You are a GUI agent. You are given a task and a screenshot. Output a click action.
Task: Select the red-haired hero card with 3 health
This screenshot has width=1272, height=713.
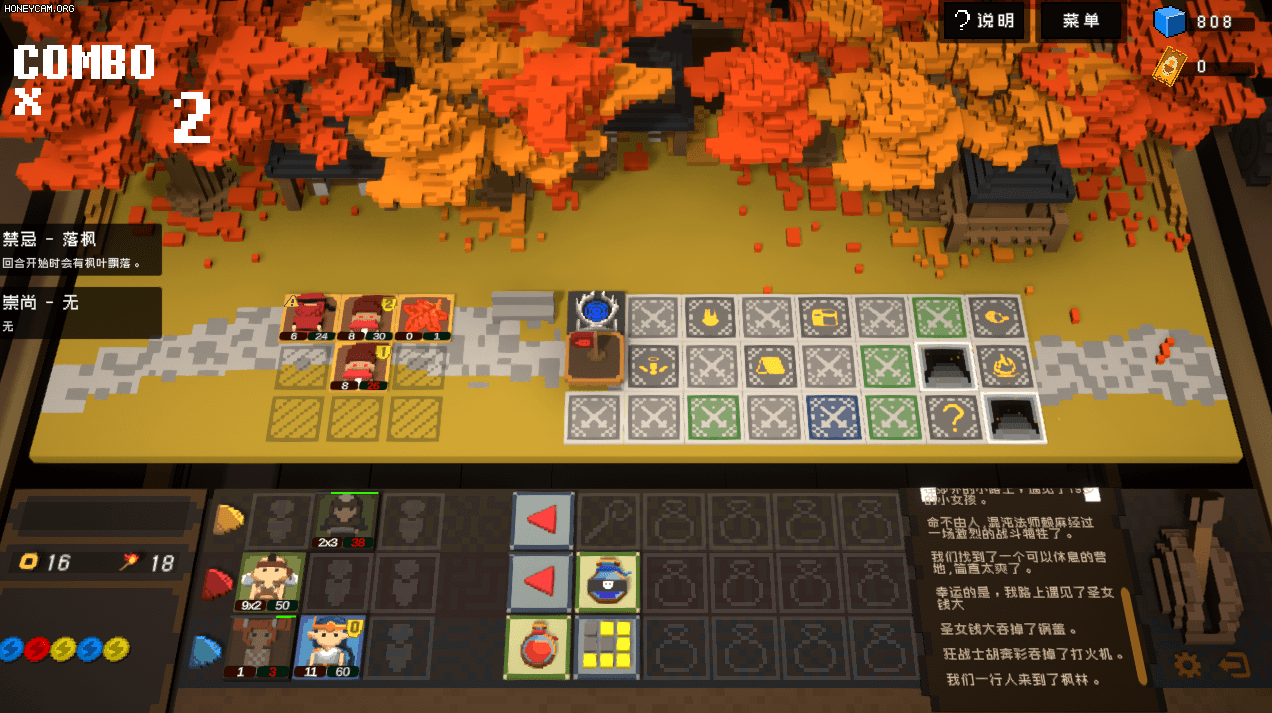[x=255, y=647]
